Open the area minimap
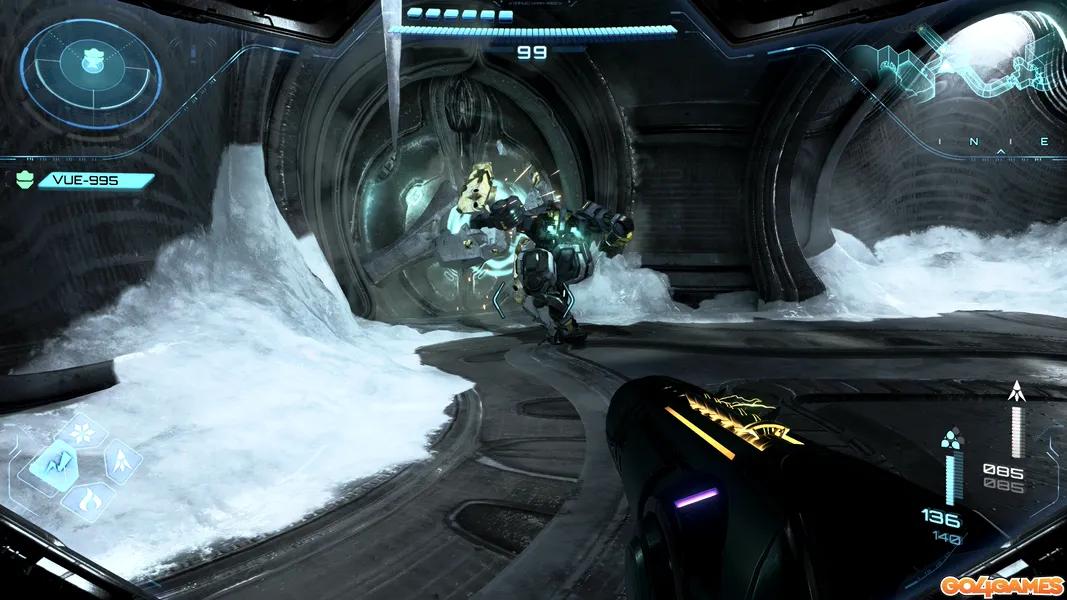Image resolution: width=1067 pixels, height=600 pixels. (960, 65)
